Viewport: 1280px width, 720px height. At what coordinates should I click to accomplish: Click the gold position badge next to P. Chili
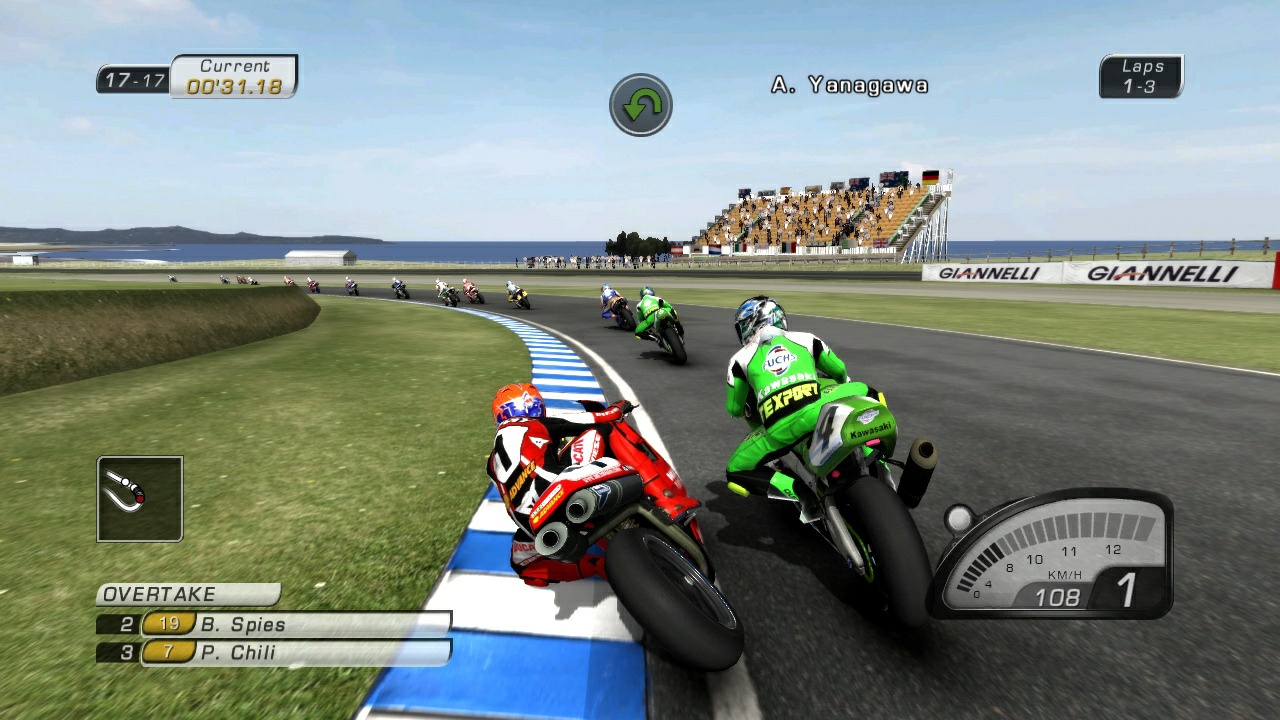point(166,650)
